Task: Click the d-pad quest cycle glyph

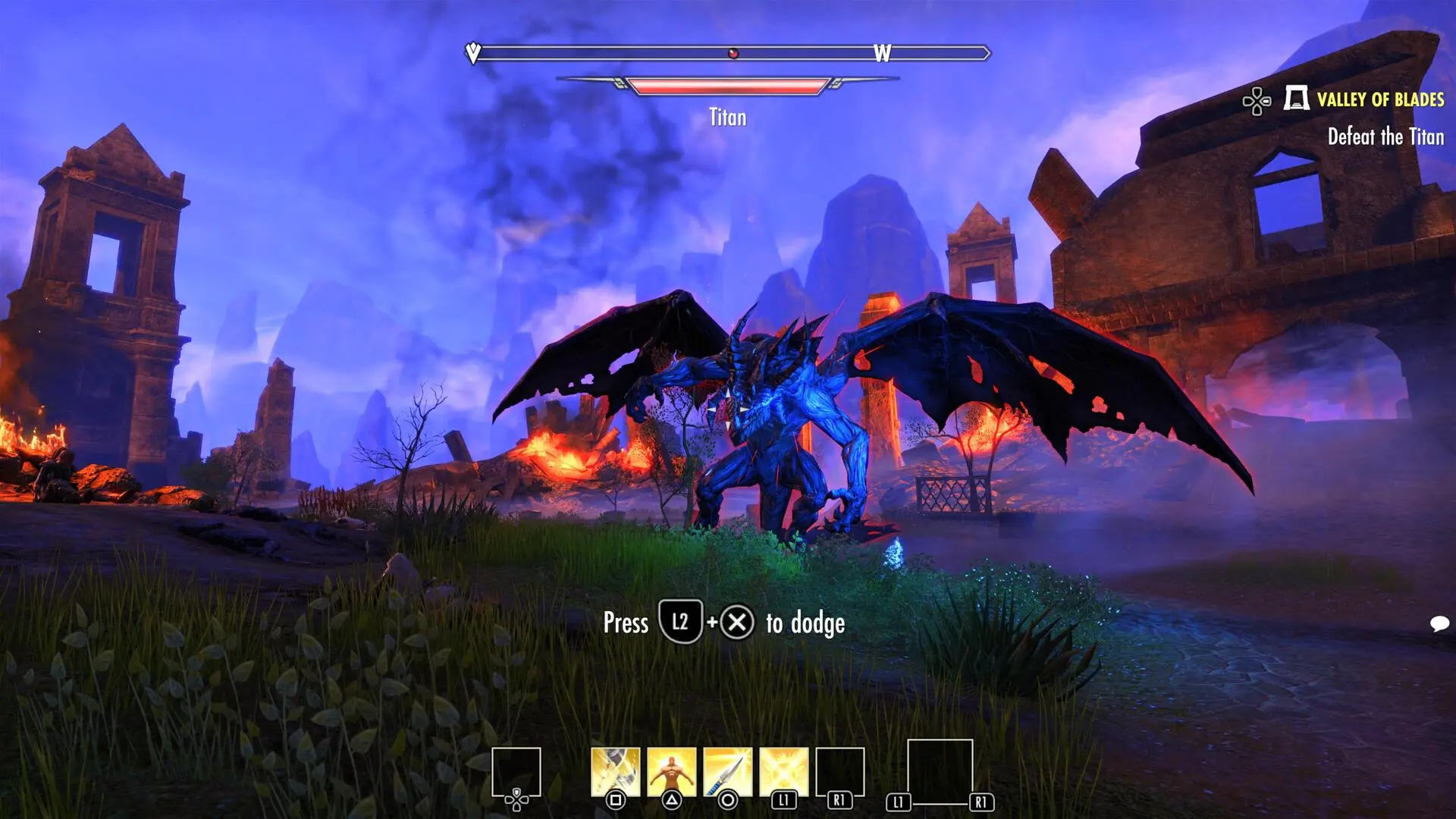Action: pos(1257,99)
